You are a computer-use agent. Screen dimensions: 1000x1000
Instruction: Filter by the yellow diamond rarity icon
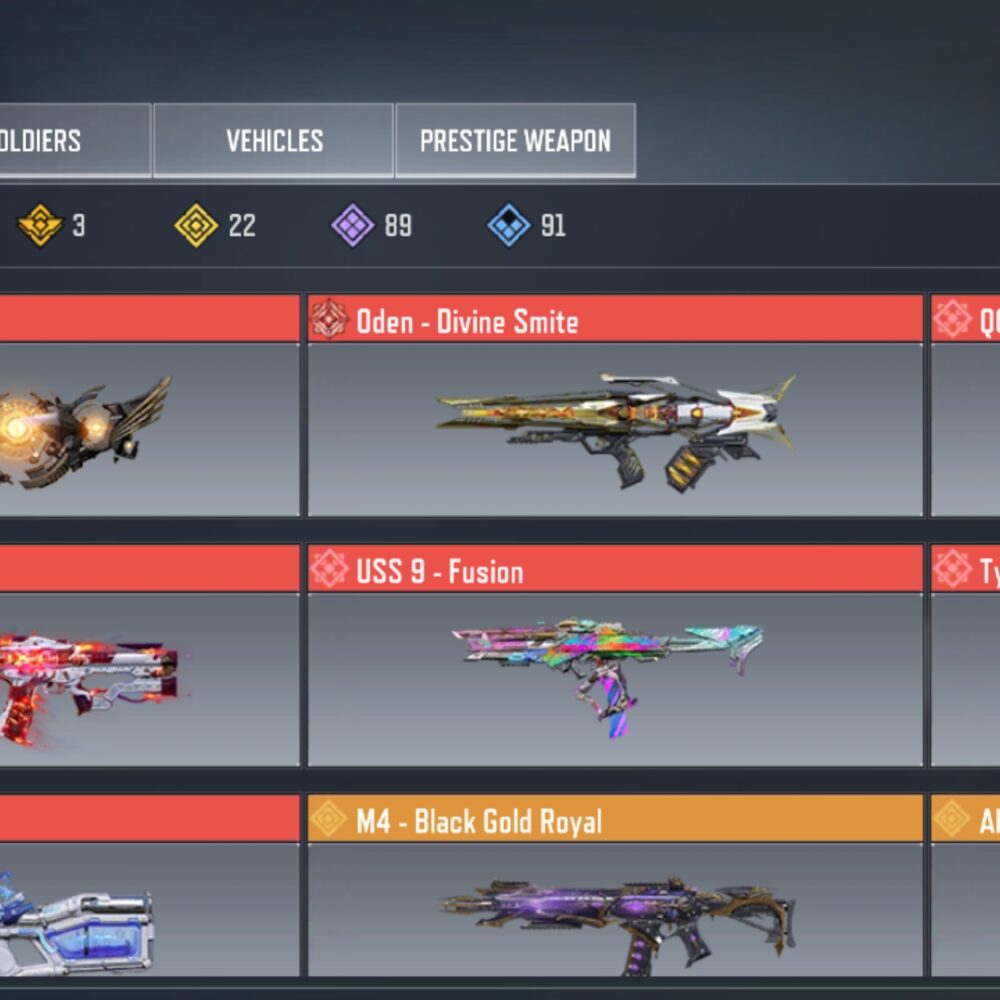tap(196, 226)
